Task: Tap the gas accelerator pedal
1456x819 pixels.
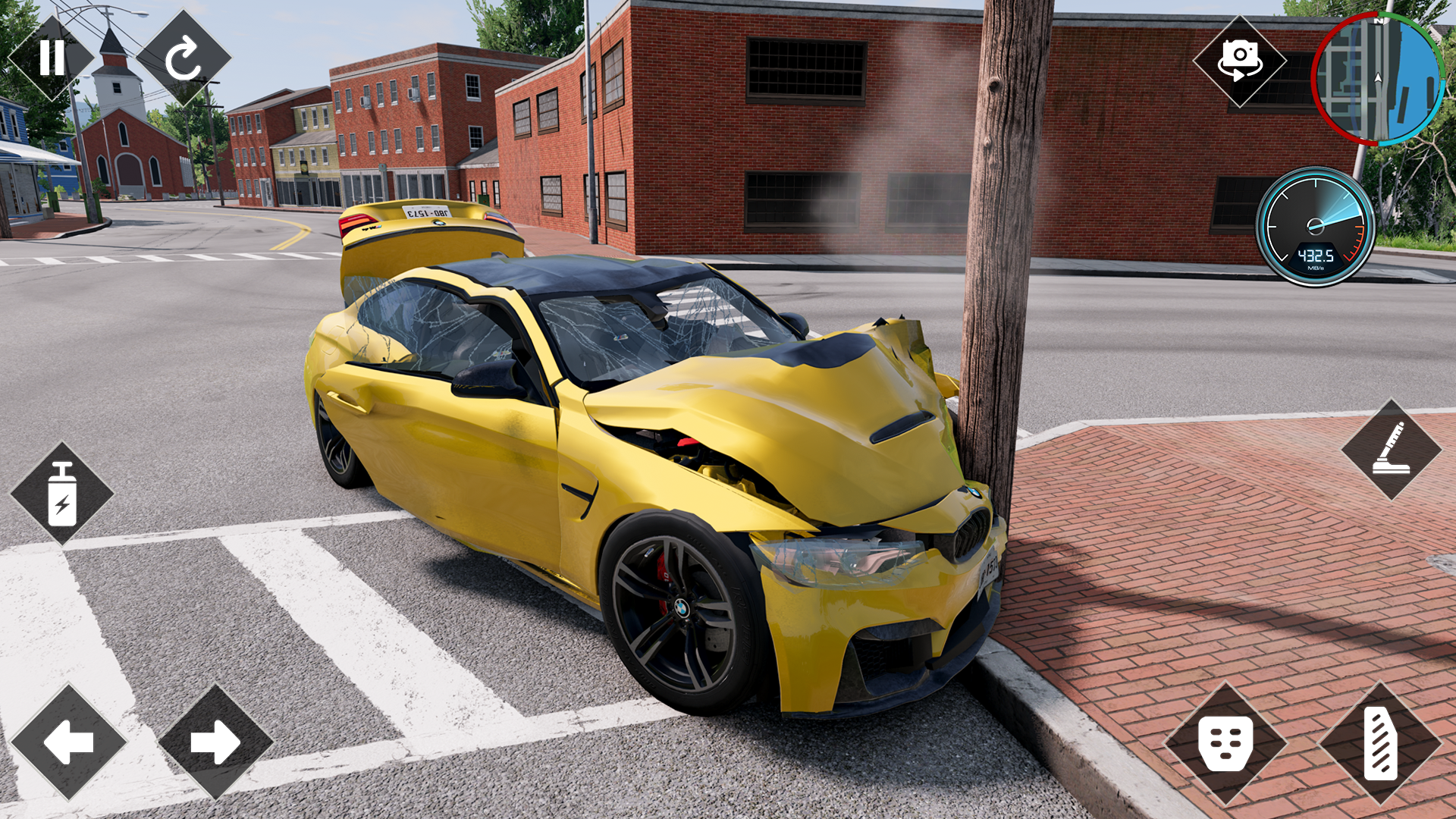Action: (1379, 743)
